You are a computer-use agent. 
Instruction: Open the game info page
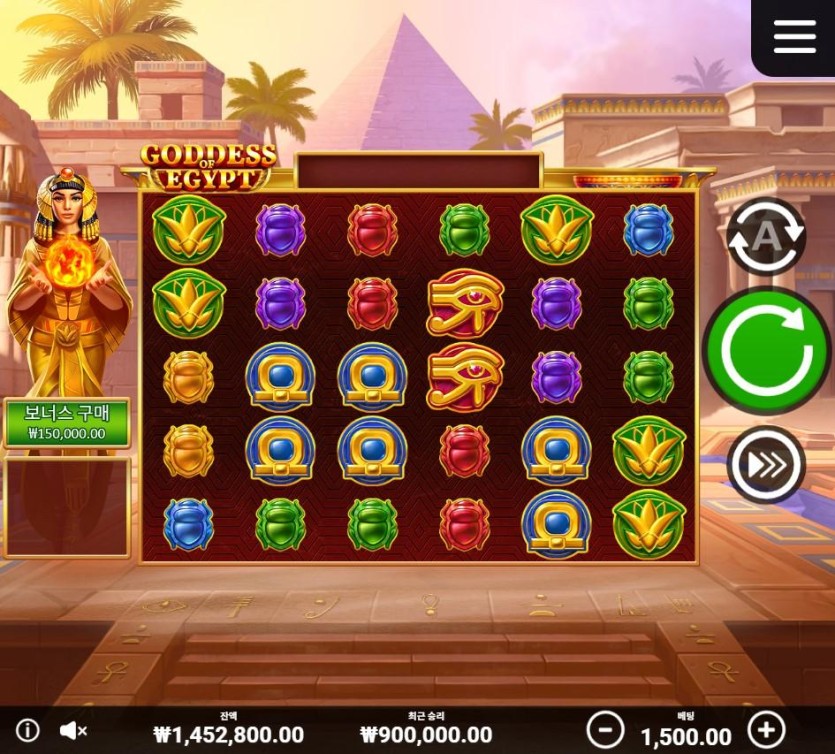28,730
